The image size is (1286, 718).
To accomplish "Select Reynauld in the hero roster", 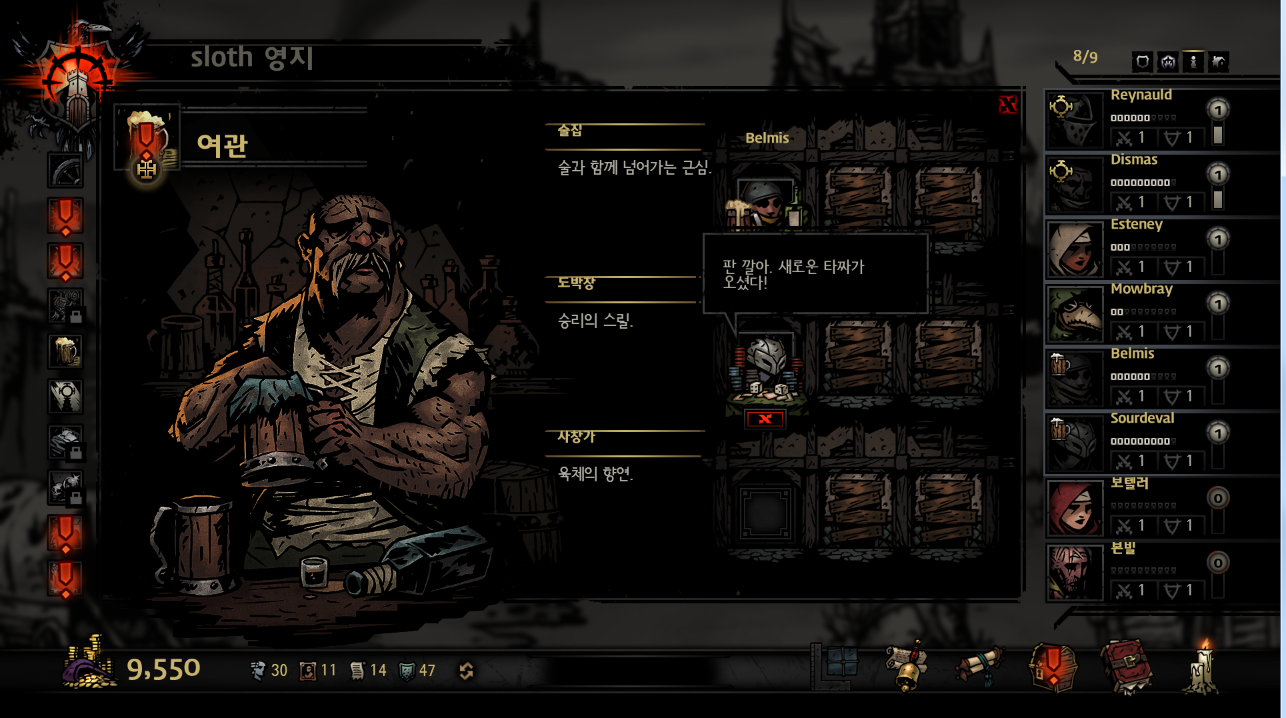I will [1075, 120].
